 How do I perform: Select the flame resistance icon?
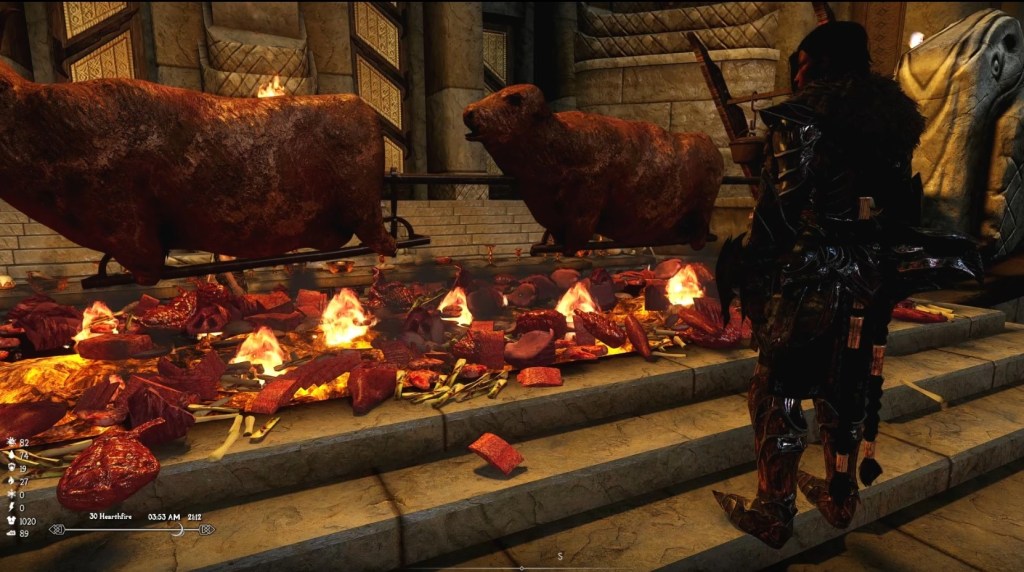[10, 481]
